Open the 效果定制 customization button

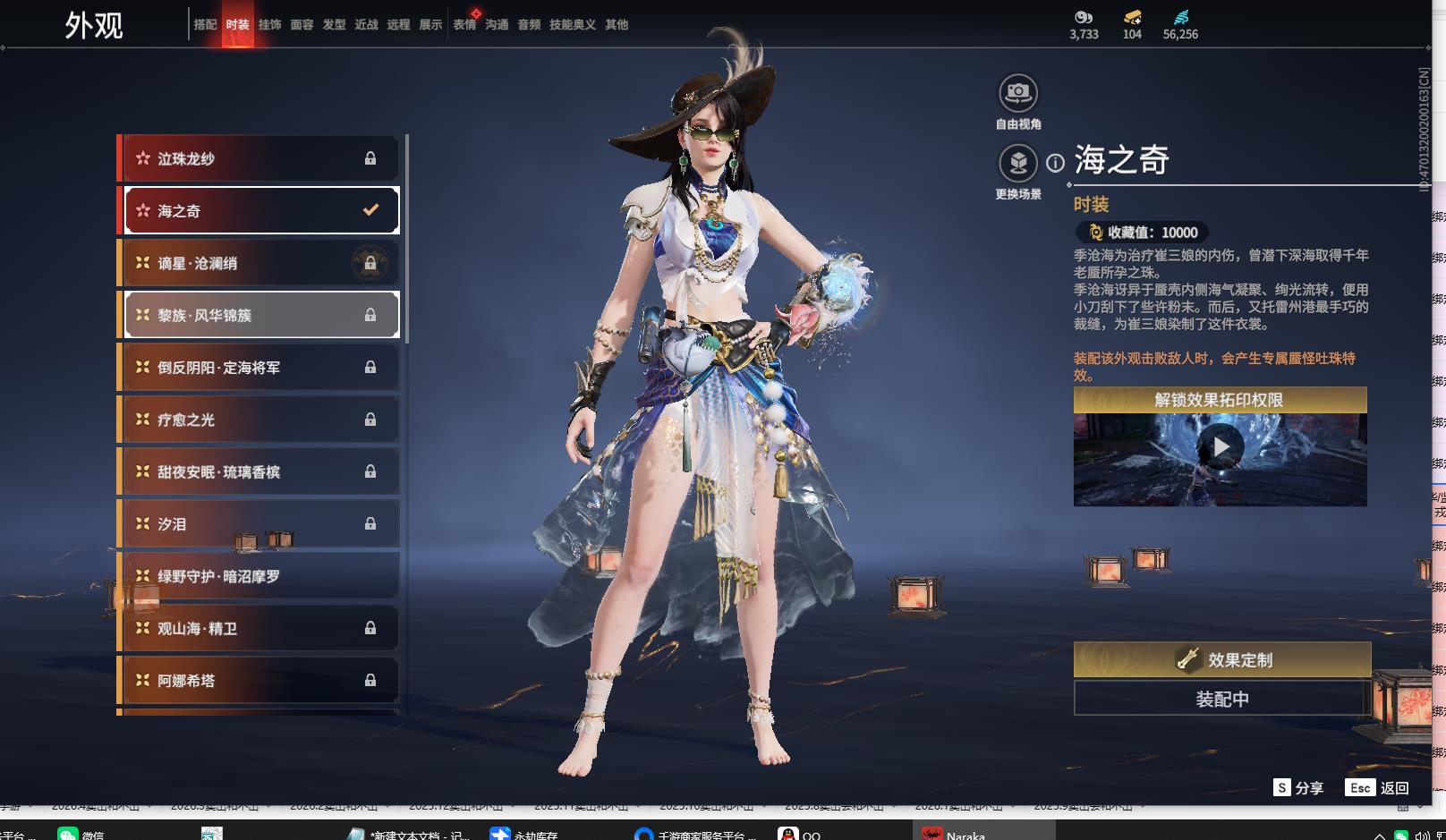1221,660
